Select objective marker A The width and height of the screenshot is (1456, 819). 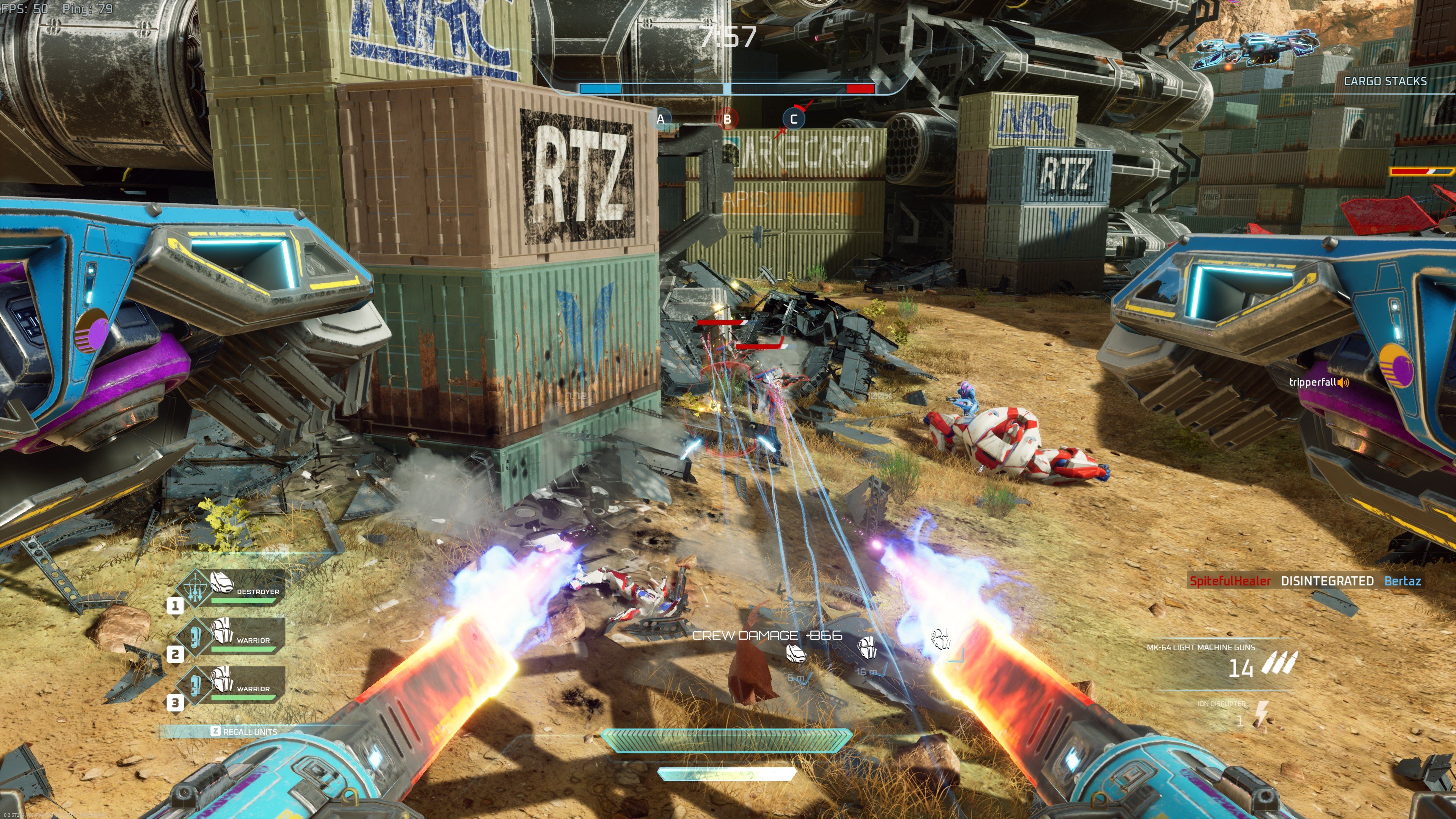point(660,119)
